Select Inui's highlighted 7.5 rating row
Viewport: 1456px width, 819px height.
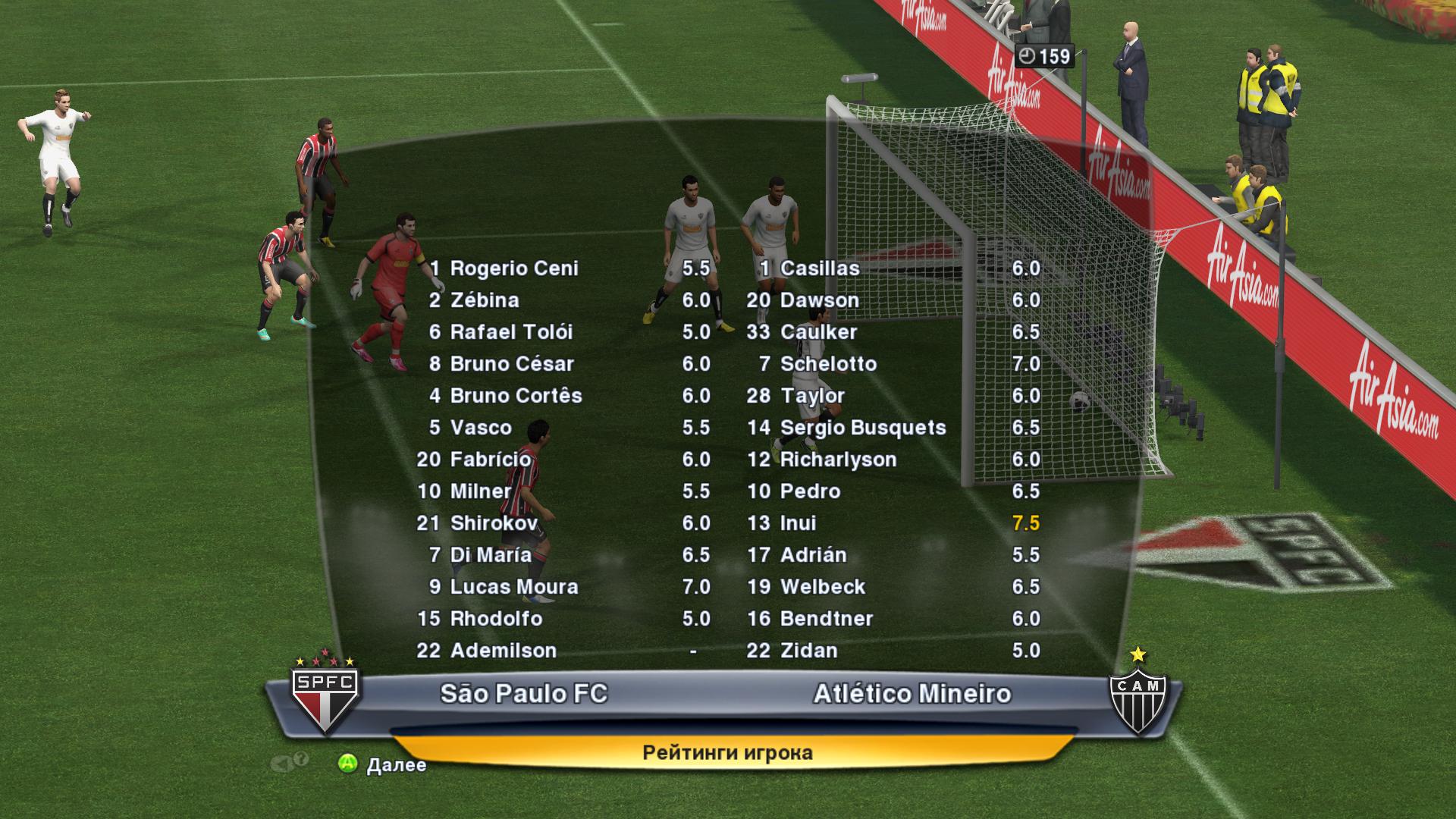798,523
